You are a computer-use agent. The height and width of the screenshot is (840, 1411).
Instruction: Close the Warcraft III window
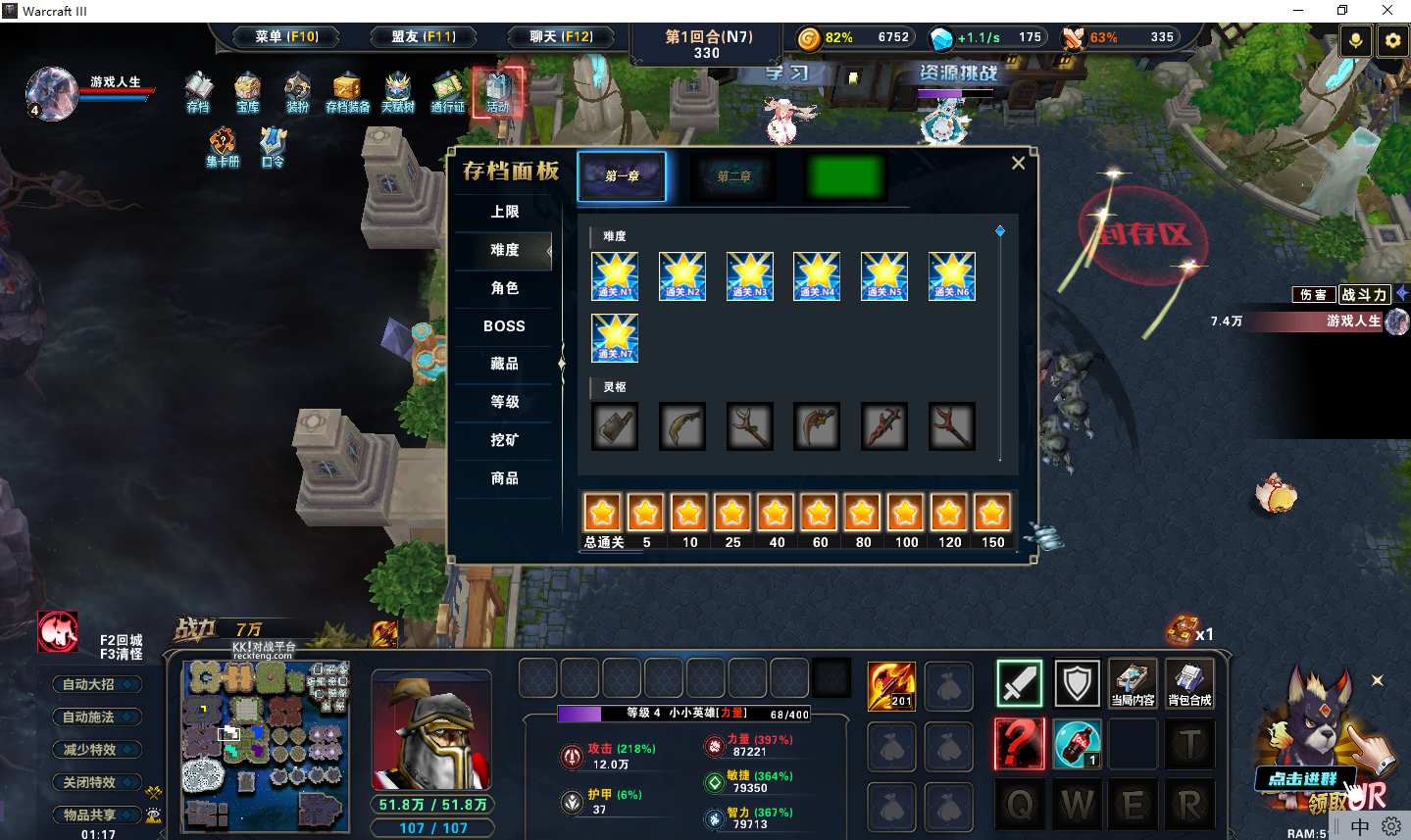coord(1387,11)
